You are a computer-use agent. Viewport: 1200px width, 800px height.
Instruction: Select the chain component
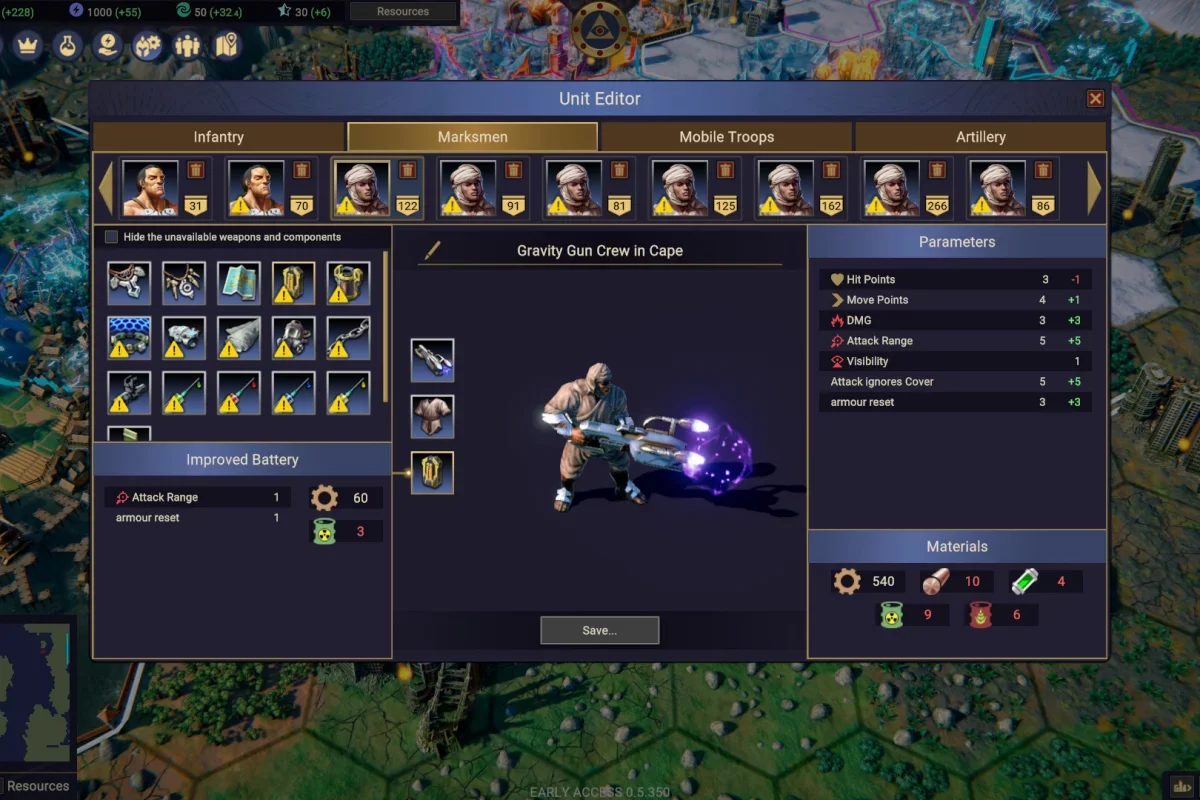(348, 338)
